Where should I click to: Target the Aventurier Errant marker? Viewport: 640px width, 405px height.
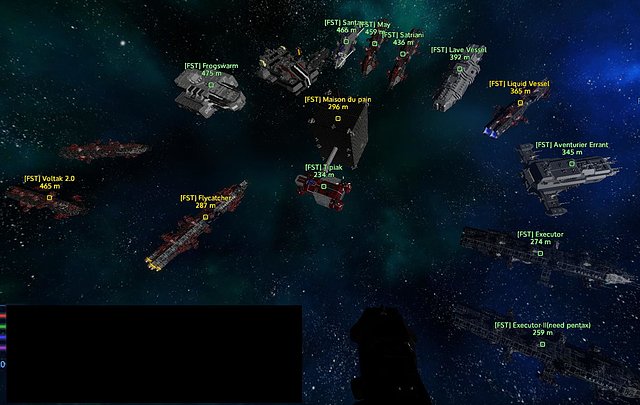click(x=572, y=164)
